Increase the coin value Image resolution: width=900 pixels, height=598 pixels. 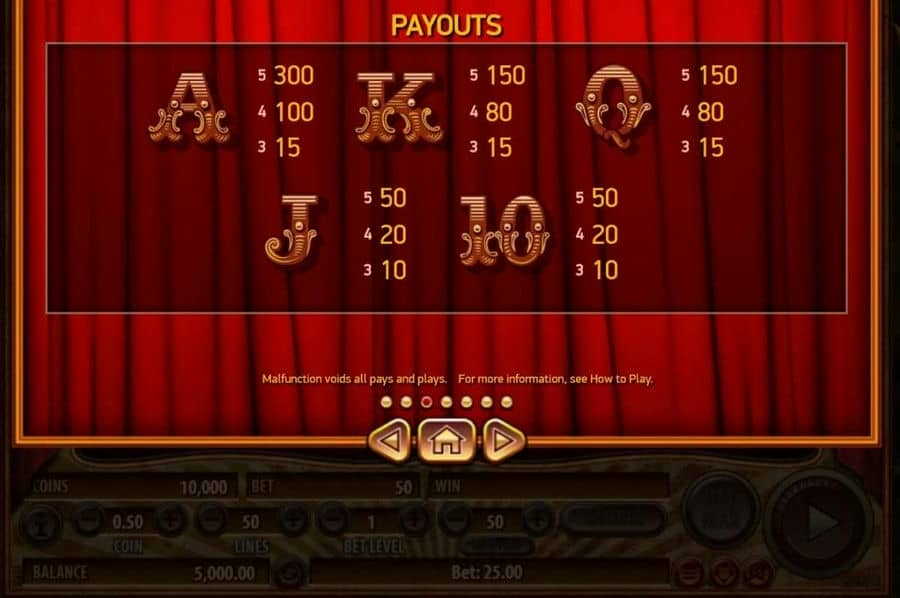169,520
